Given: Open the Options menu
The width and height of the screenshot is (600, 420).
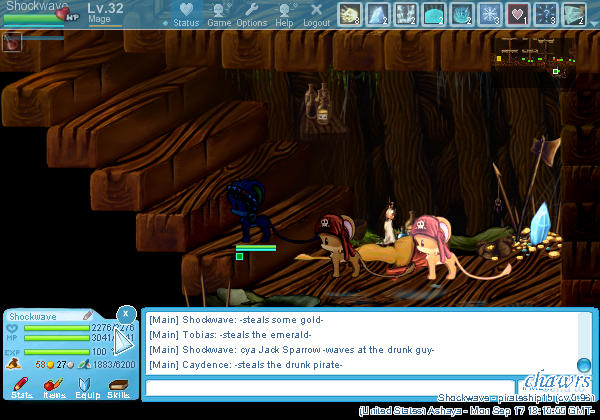Looking at the screenshot, I should click(251, 14).
